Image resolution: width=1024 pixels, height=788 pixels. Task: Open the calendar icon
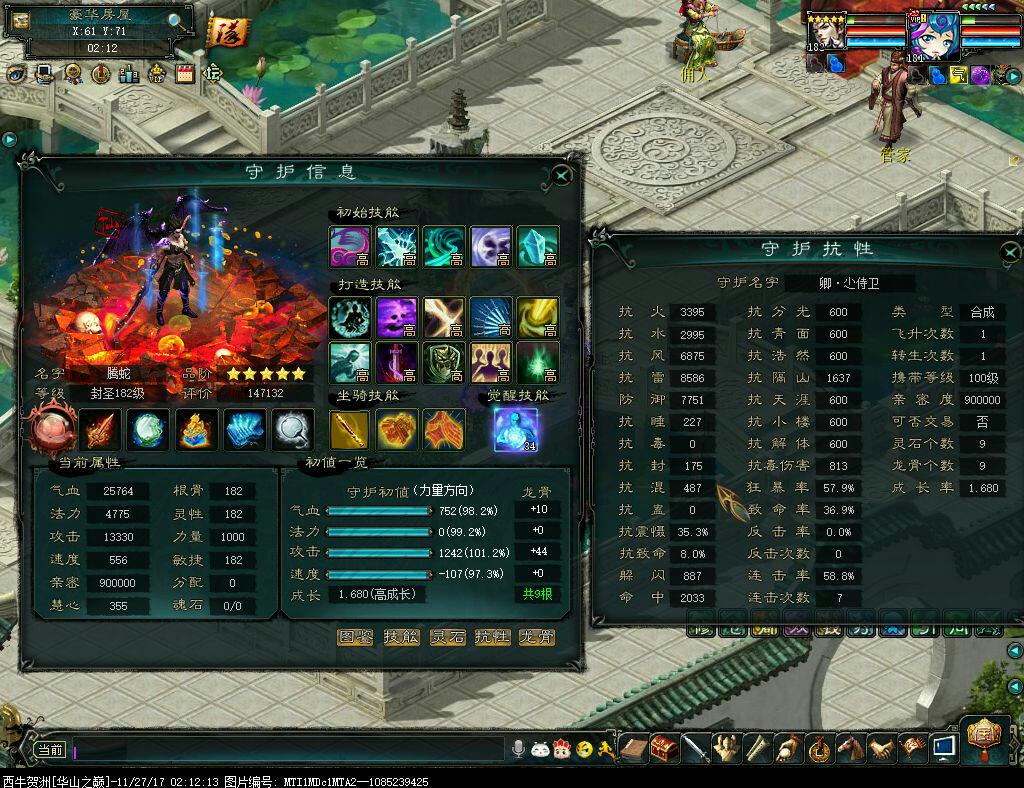[x=185, y=73]
